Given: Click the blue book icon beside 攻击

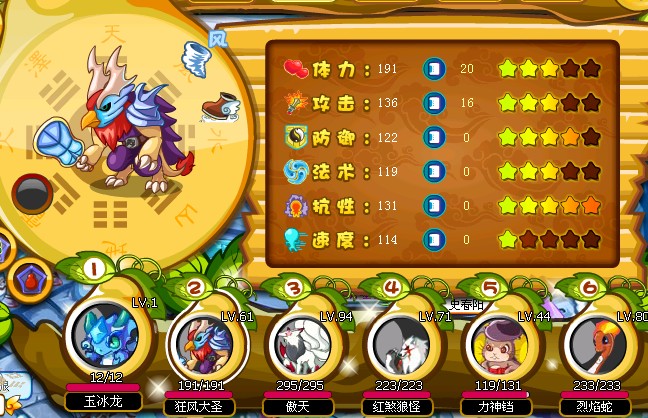Looking at the screenshot, I should [x=434, y=103].
